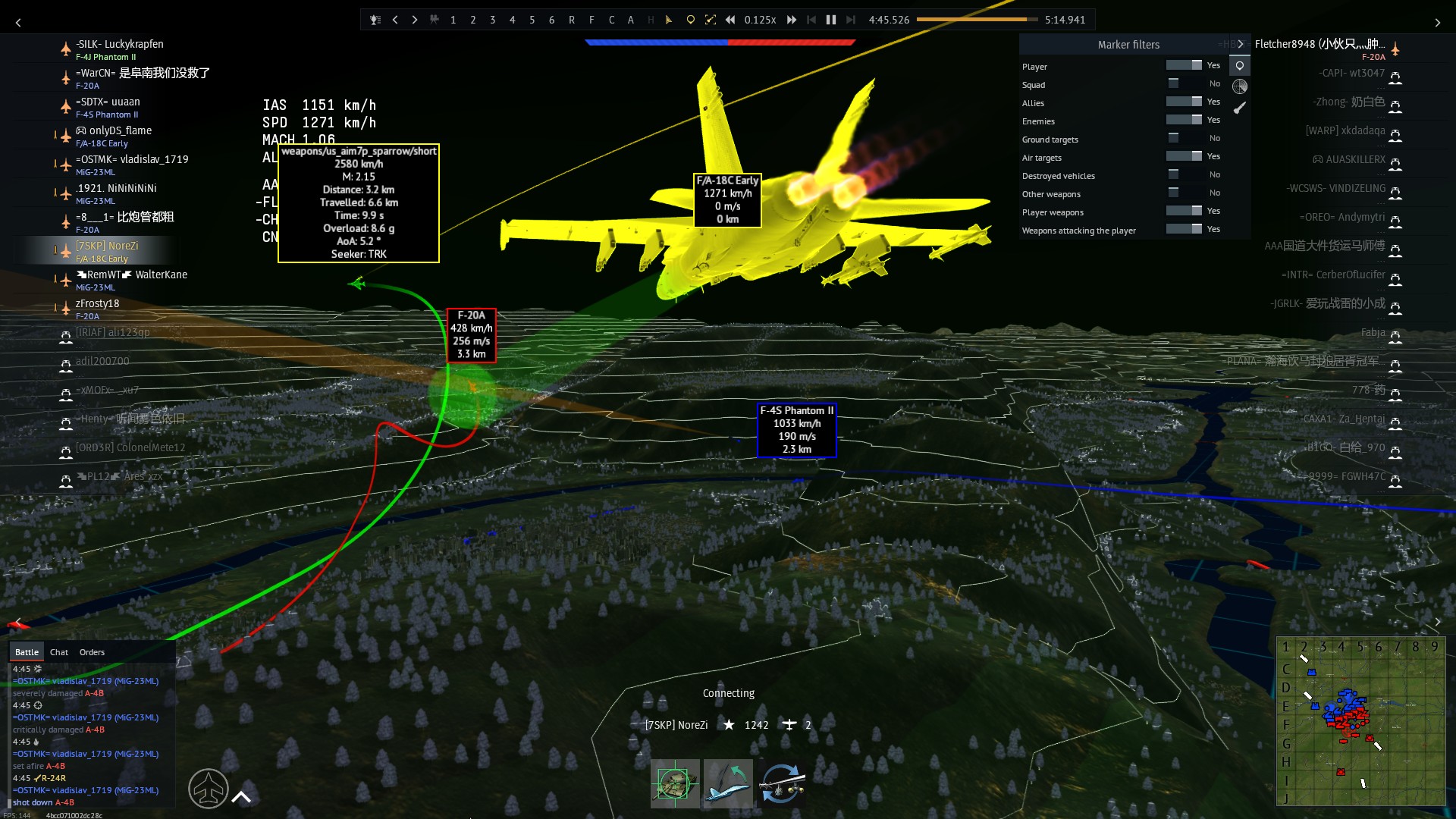Switch to the Chat tab
Screen dimensions: 1456x819
tap(58, 652)
